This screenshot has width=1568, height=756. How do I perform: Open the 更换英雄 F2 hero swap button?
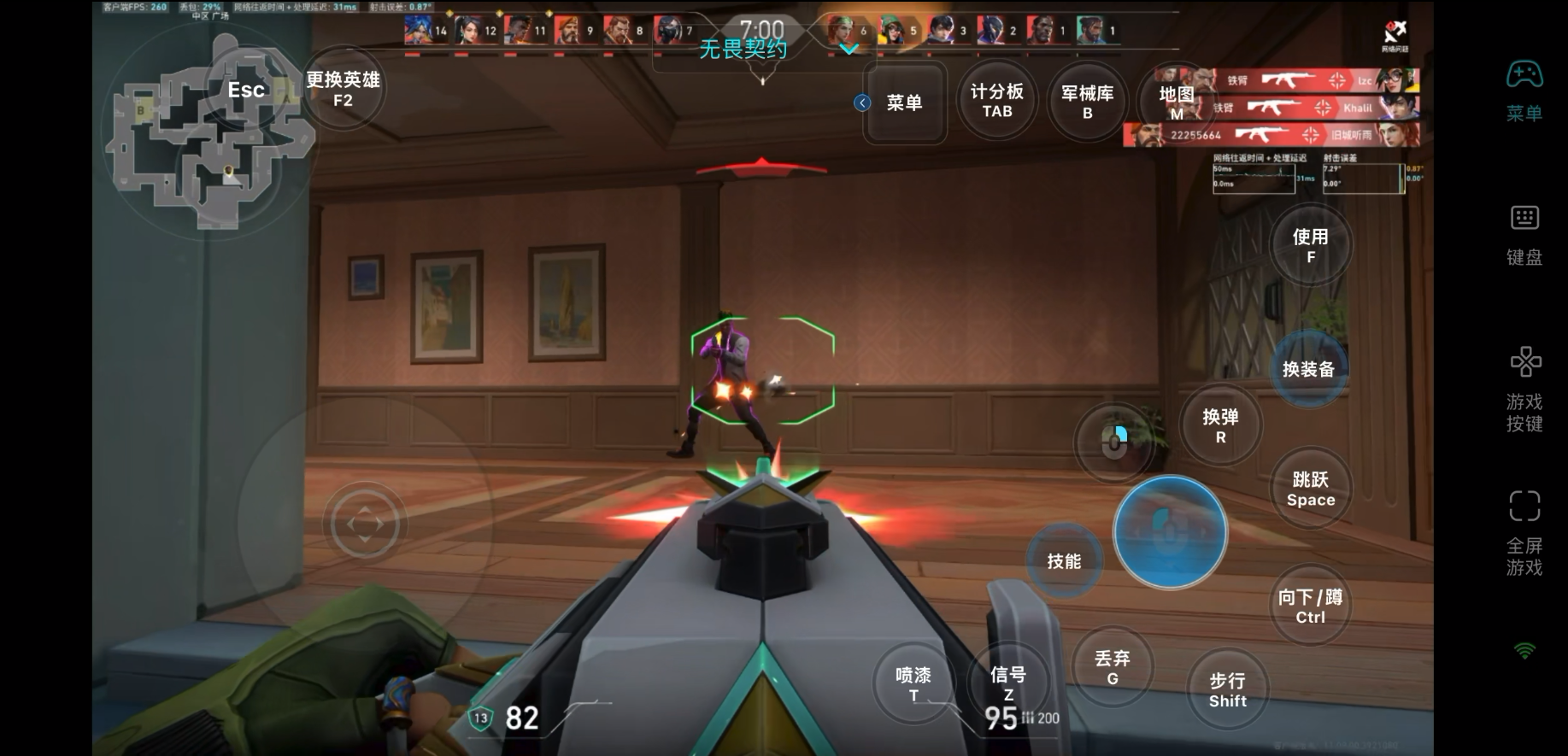click(343, 89)
